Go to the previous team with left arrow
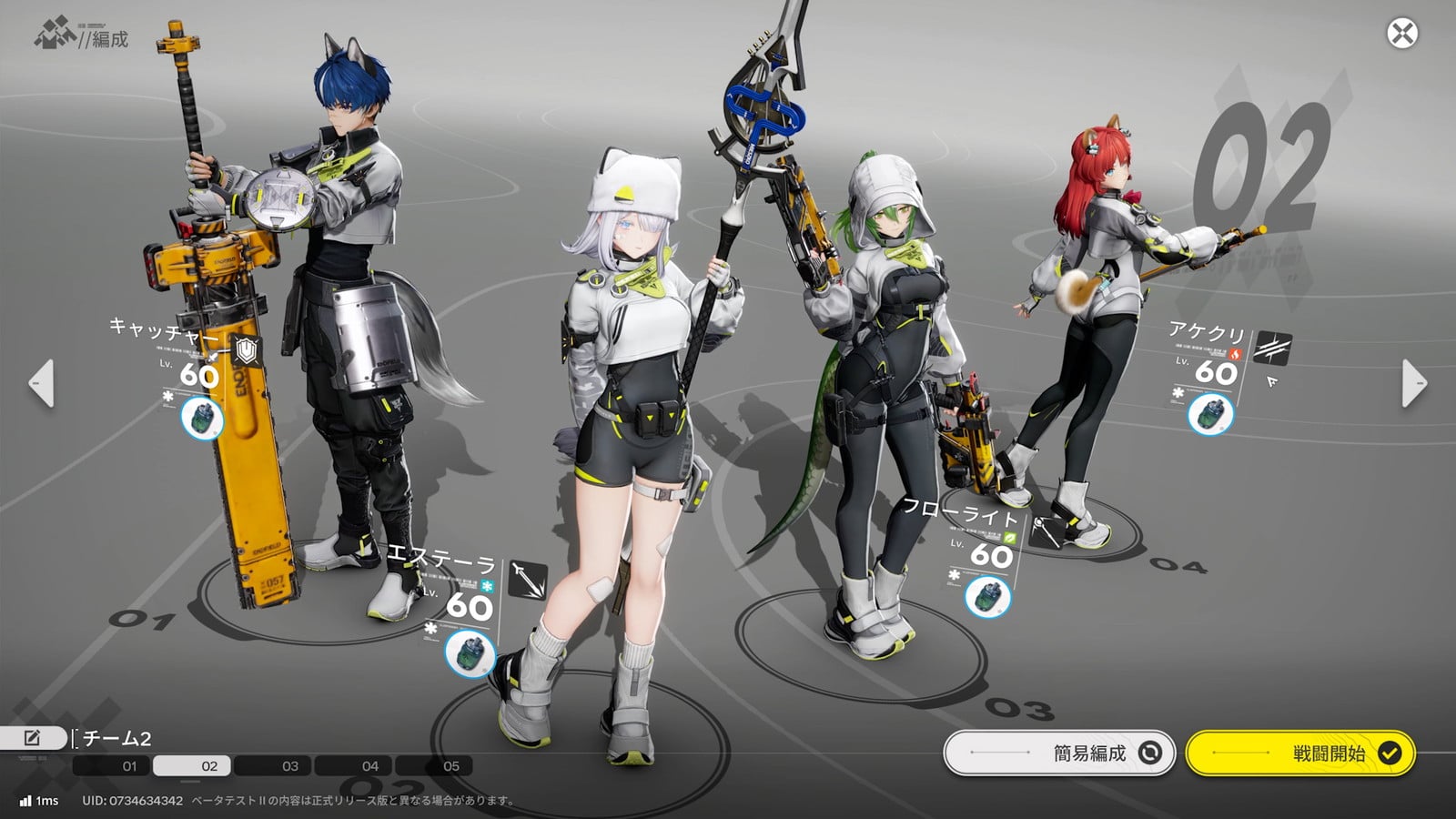 point(41,383)
